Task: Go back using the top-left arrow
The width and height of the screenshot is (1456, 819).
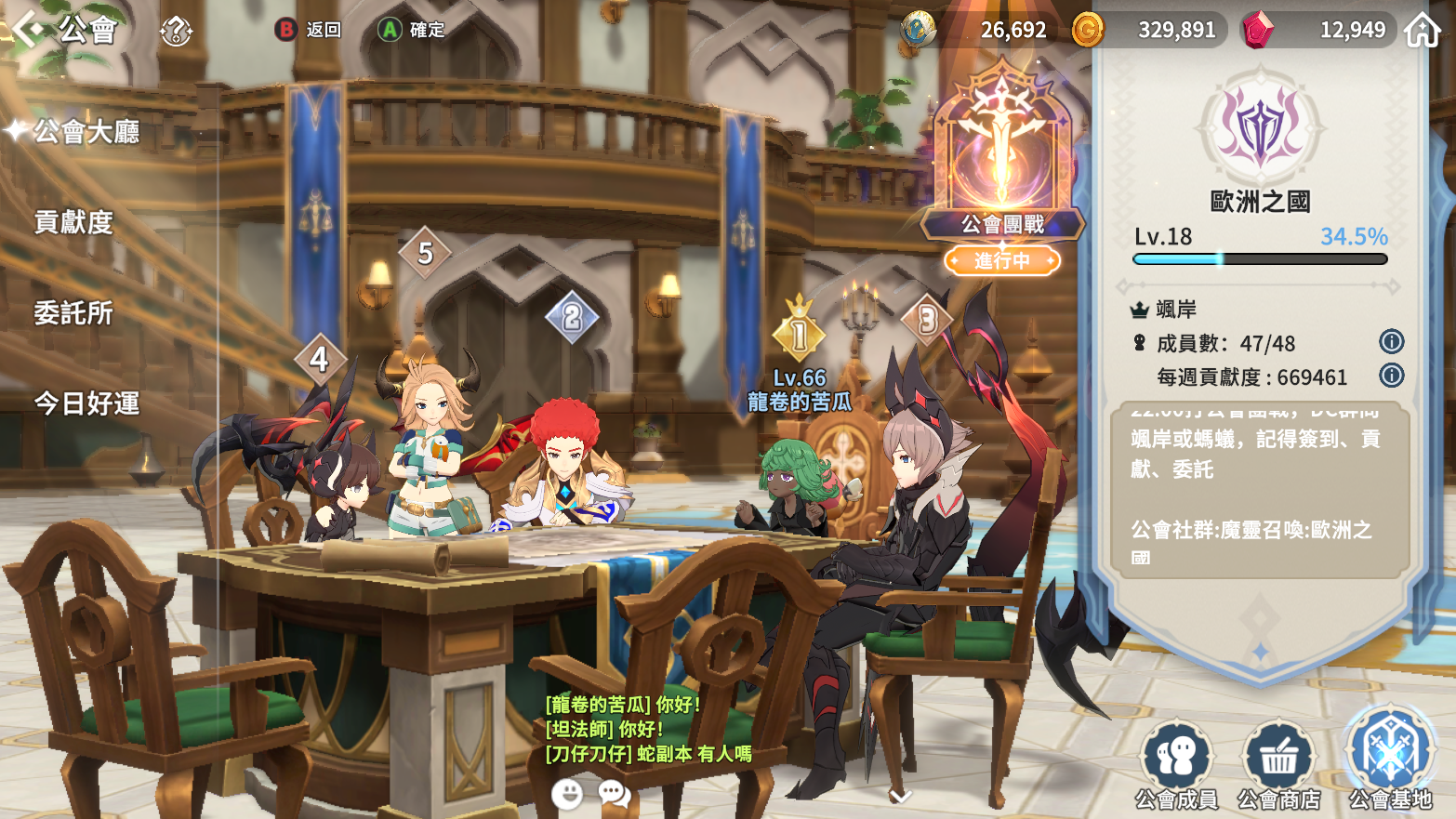Action: tap(28, 29)
